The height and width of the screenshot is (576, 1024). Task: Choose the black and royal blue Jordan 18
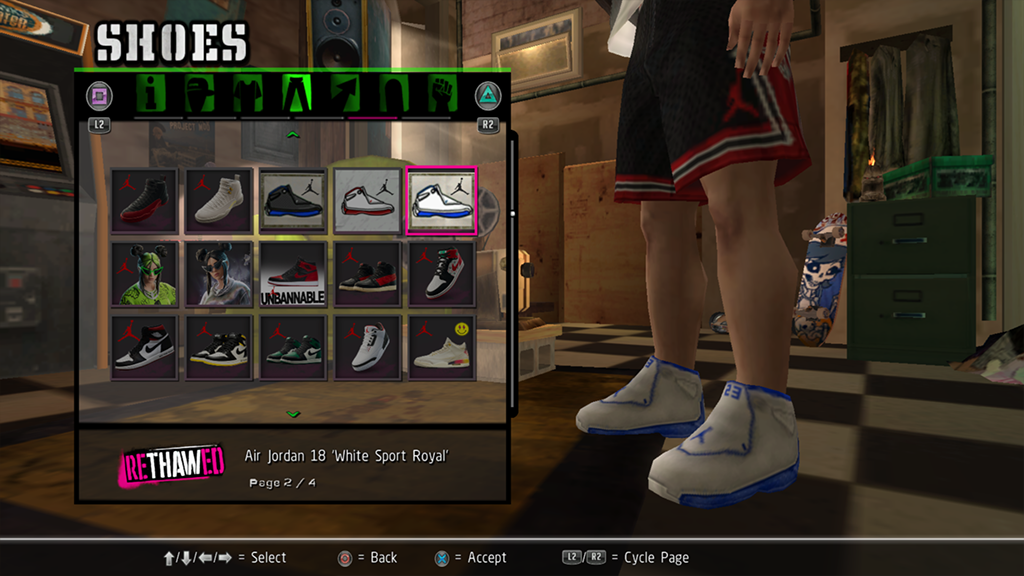point(293,201)
